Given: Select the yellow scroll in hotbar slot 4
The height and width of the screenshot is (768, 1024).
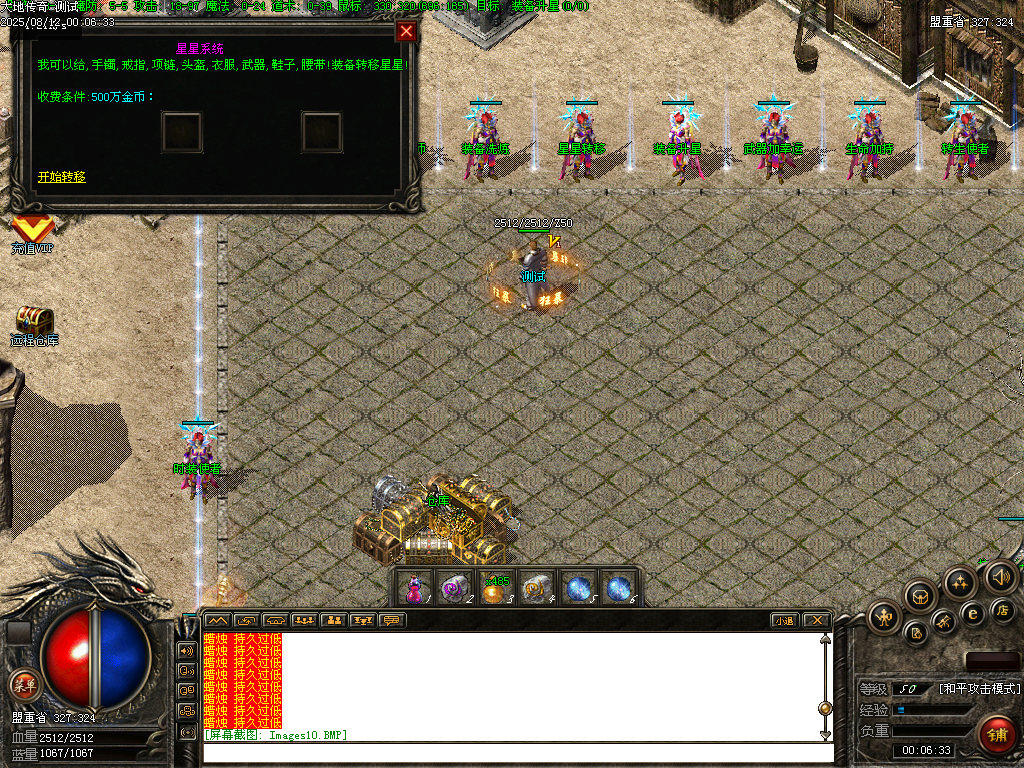Looking at the screenshot, I should click(x=537, y=588).
